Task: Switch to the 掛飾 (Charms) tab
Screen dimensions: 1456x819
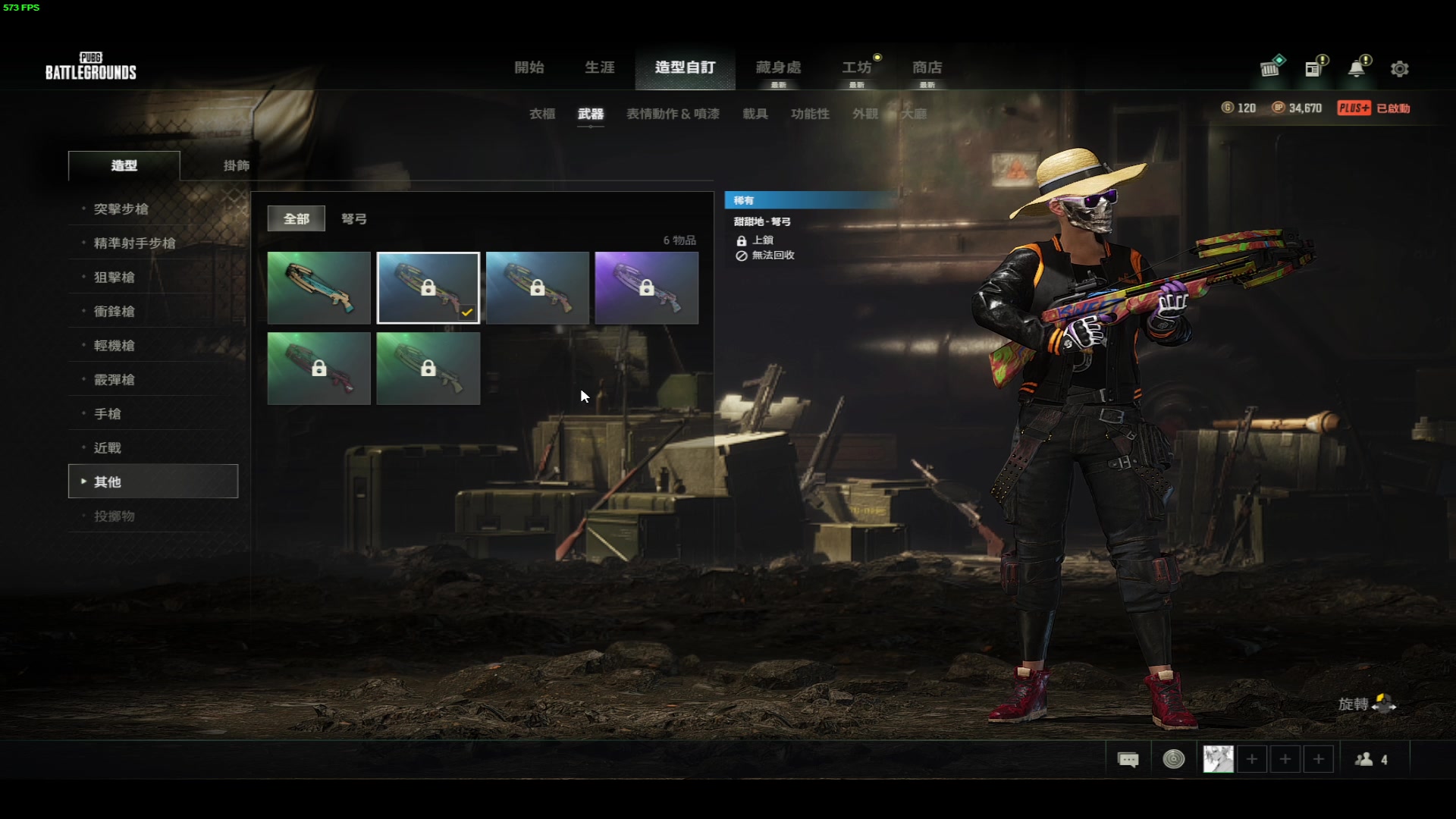Action: click(x=236, y=165)
